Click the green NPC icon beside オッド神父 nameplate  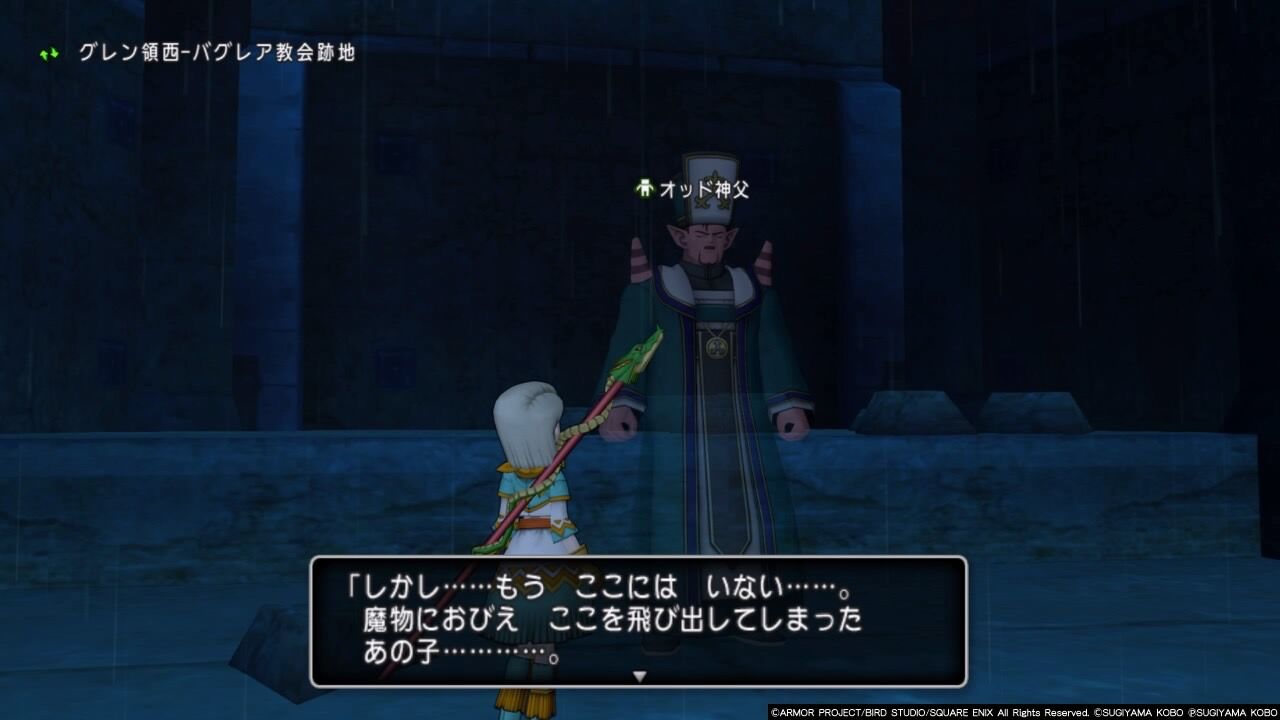643,187
